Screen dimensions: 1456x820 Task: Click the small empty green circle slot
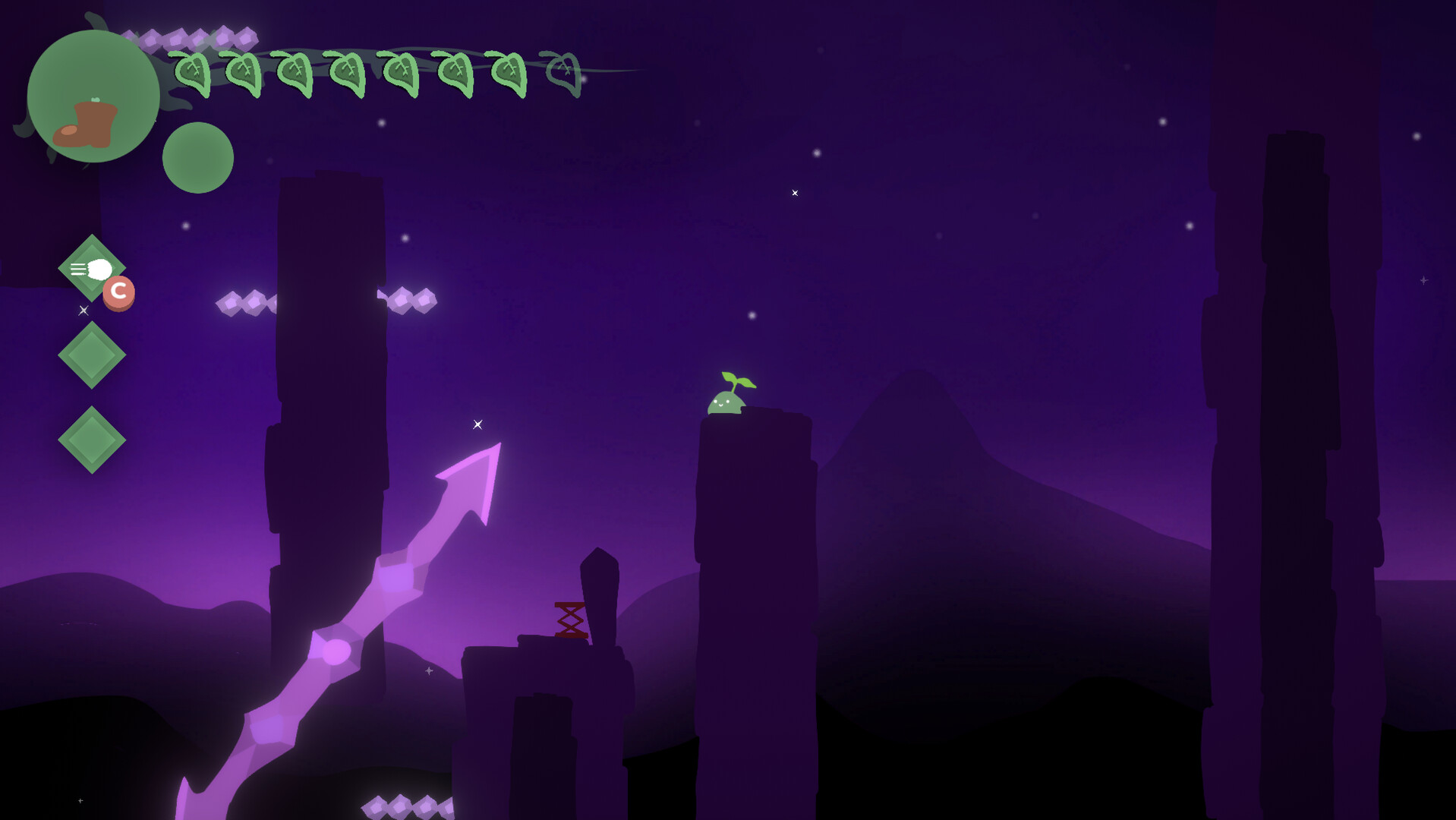tap(198, 158)
